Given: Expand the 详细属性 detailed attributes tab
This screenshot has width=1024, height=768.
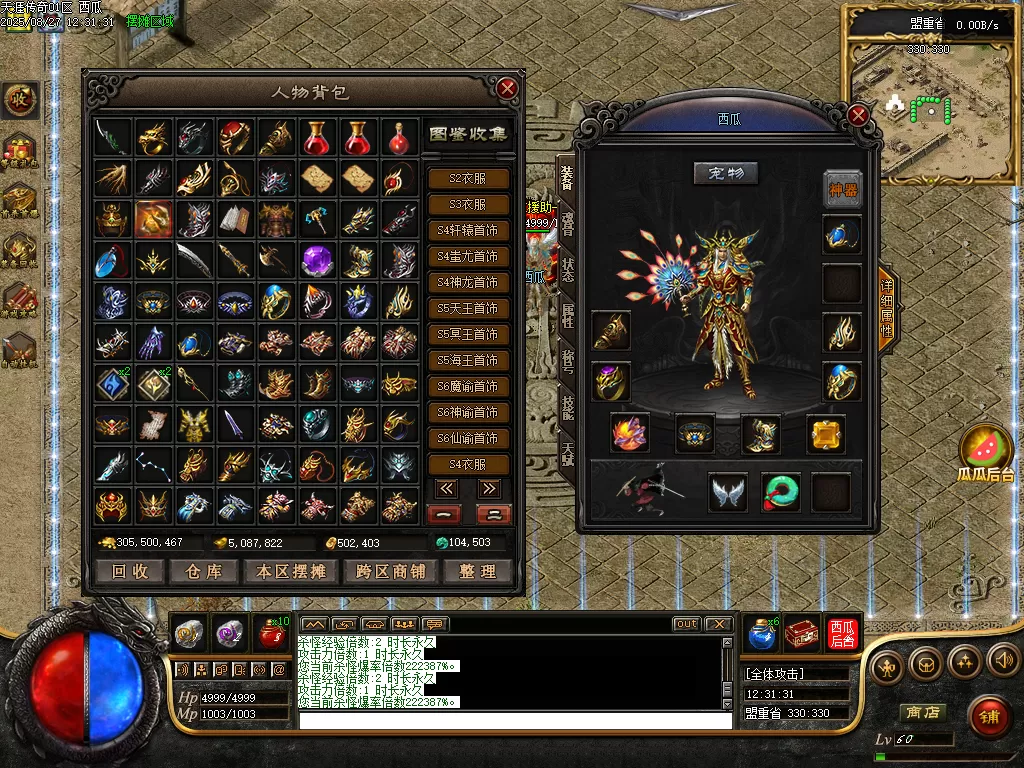Looking at the screenshot, I should click(x=886, y=310).
